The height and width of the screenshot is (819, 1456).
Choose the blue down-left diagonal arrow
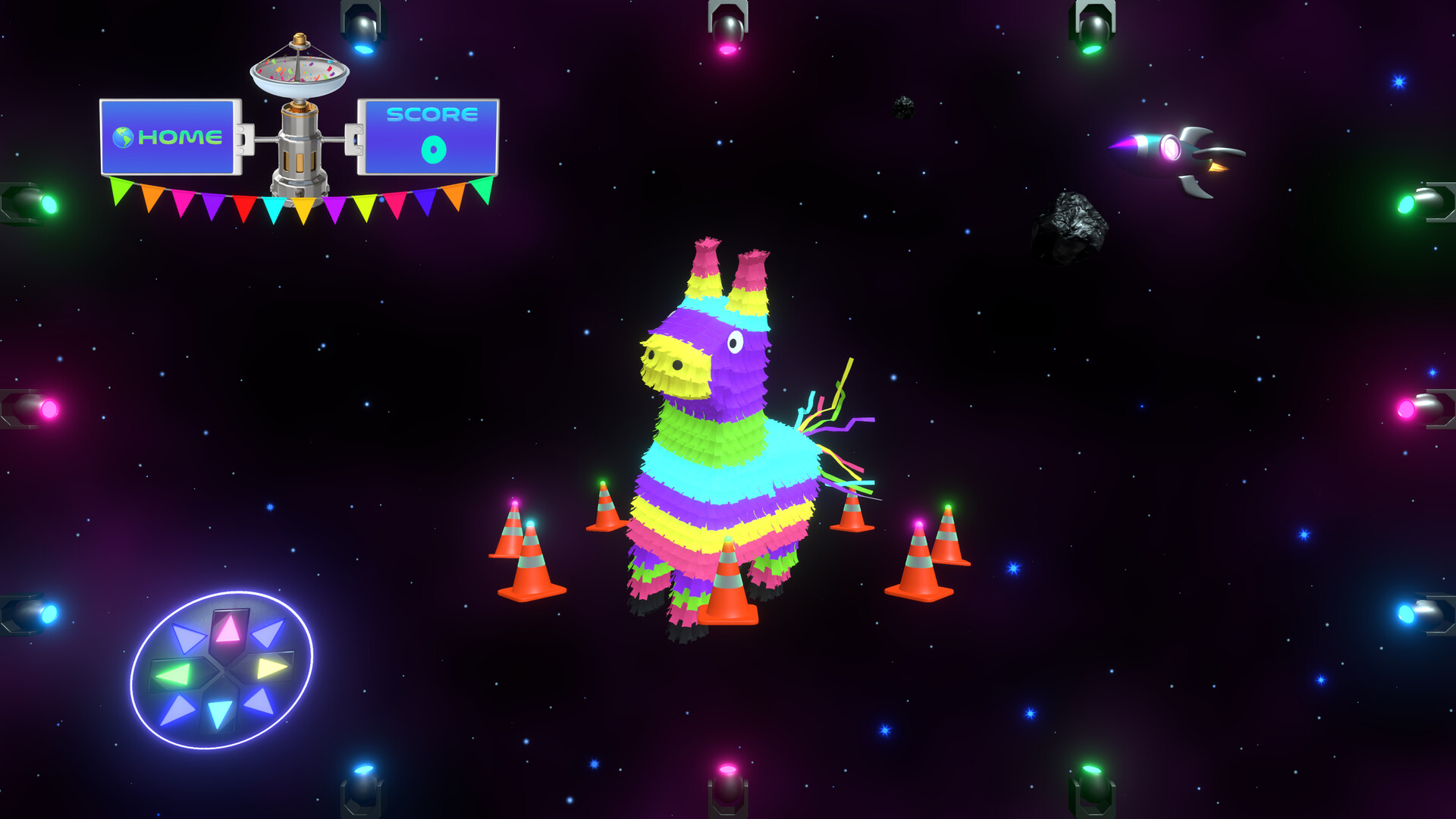pos(178,710)
